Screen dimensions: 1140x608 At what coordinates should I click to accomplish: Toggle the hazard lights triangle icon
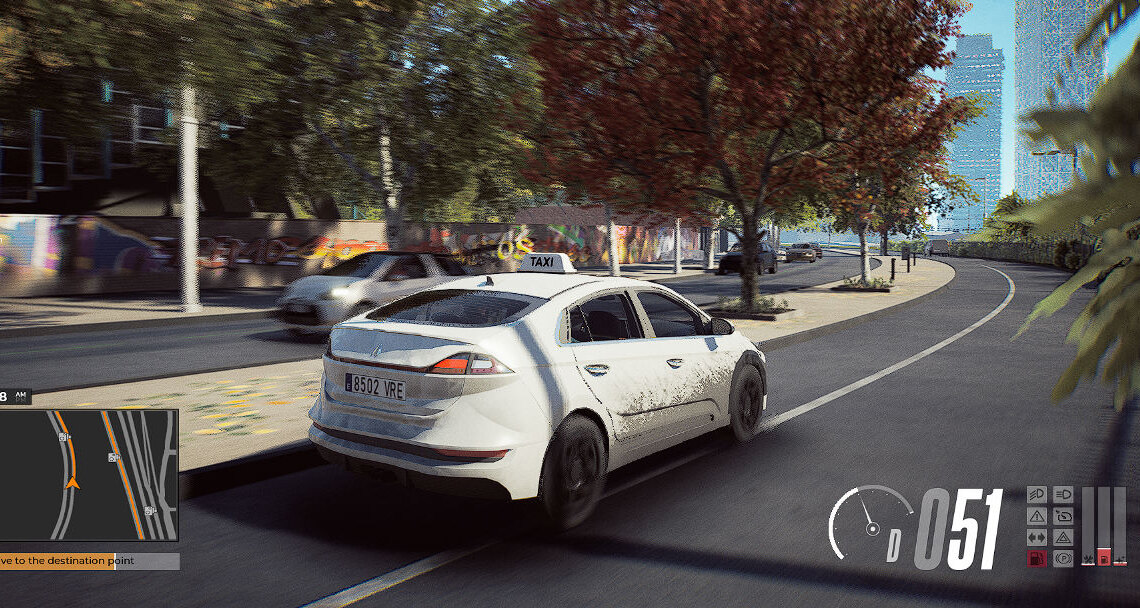click(1062, 537)
